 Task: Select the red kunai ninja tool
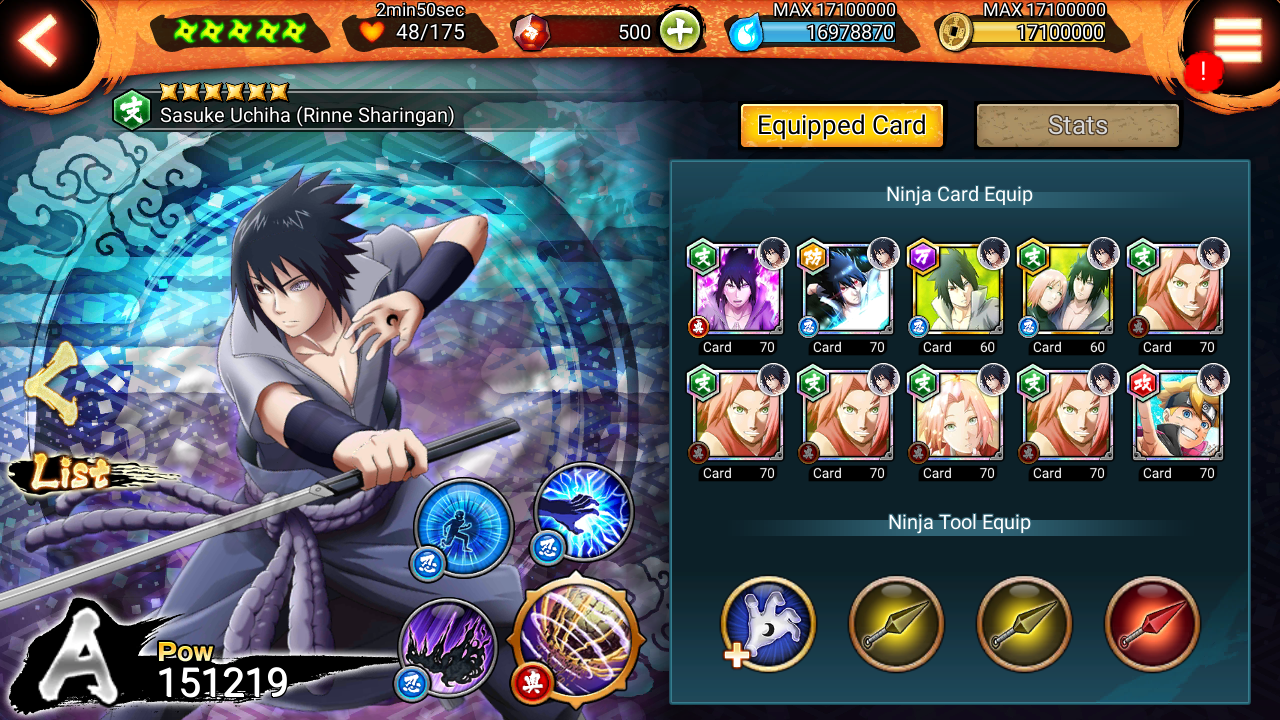pyautogui.click(x=1152, y=625)
